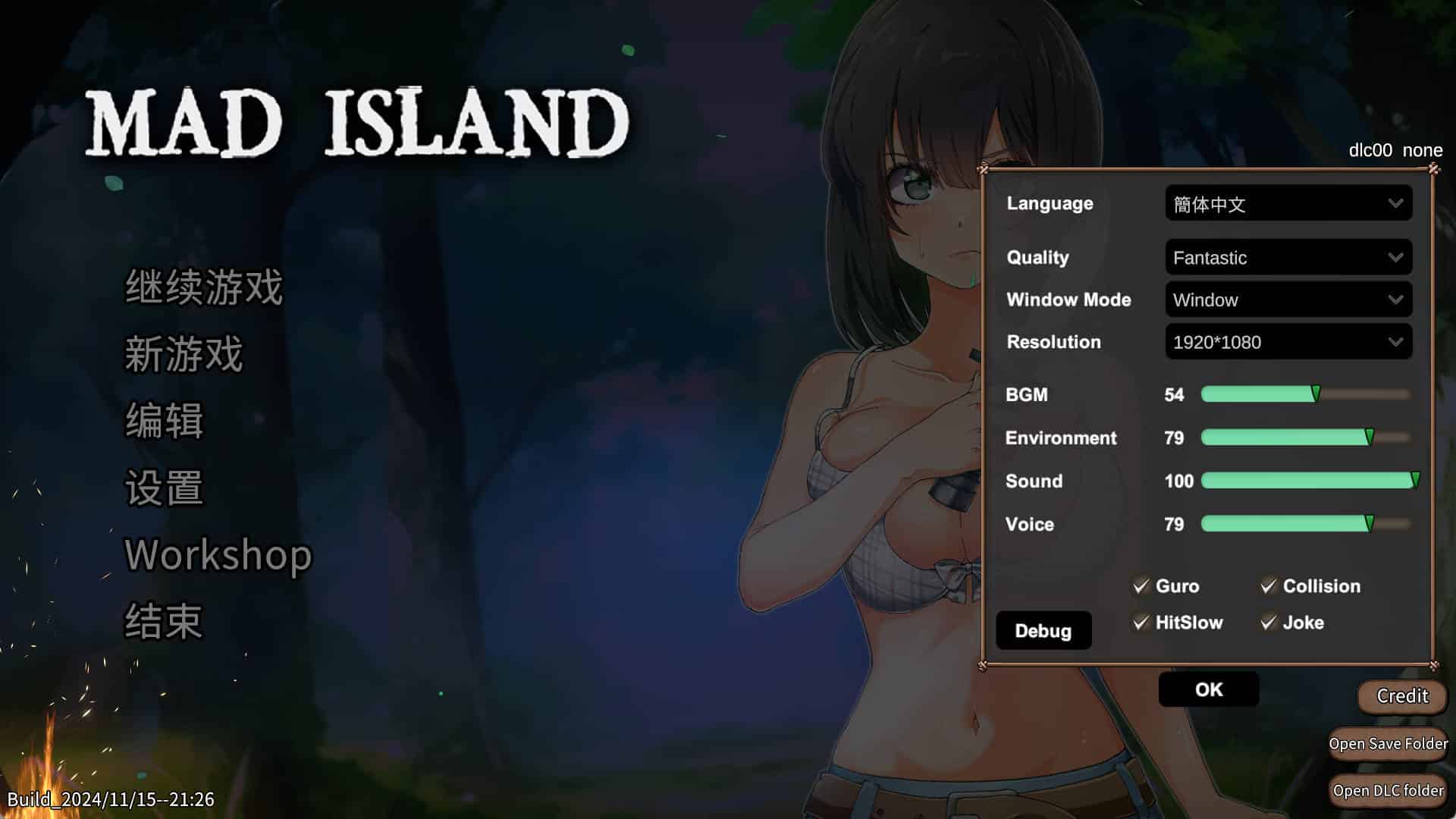Adjust the Environment volume slider

coord(1304,438)
